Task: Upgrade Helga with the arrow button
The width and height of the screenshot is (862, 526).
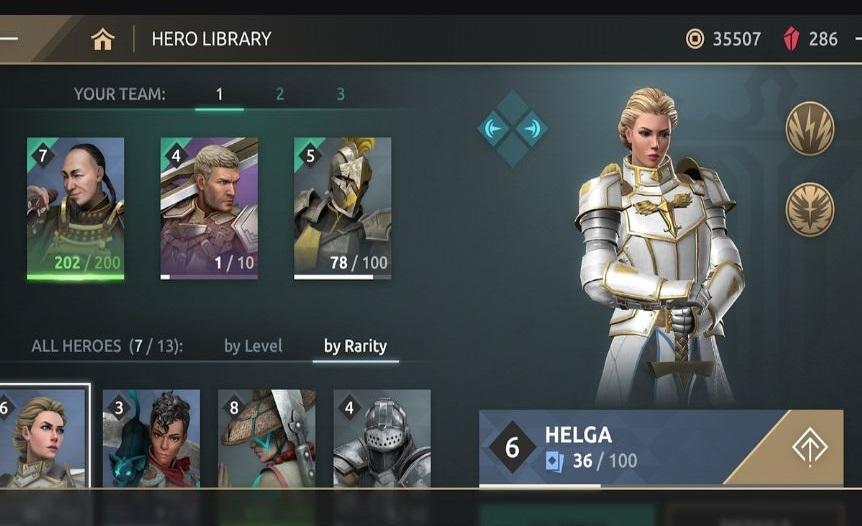Action: [808, 447]
